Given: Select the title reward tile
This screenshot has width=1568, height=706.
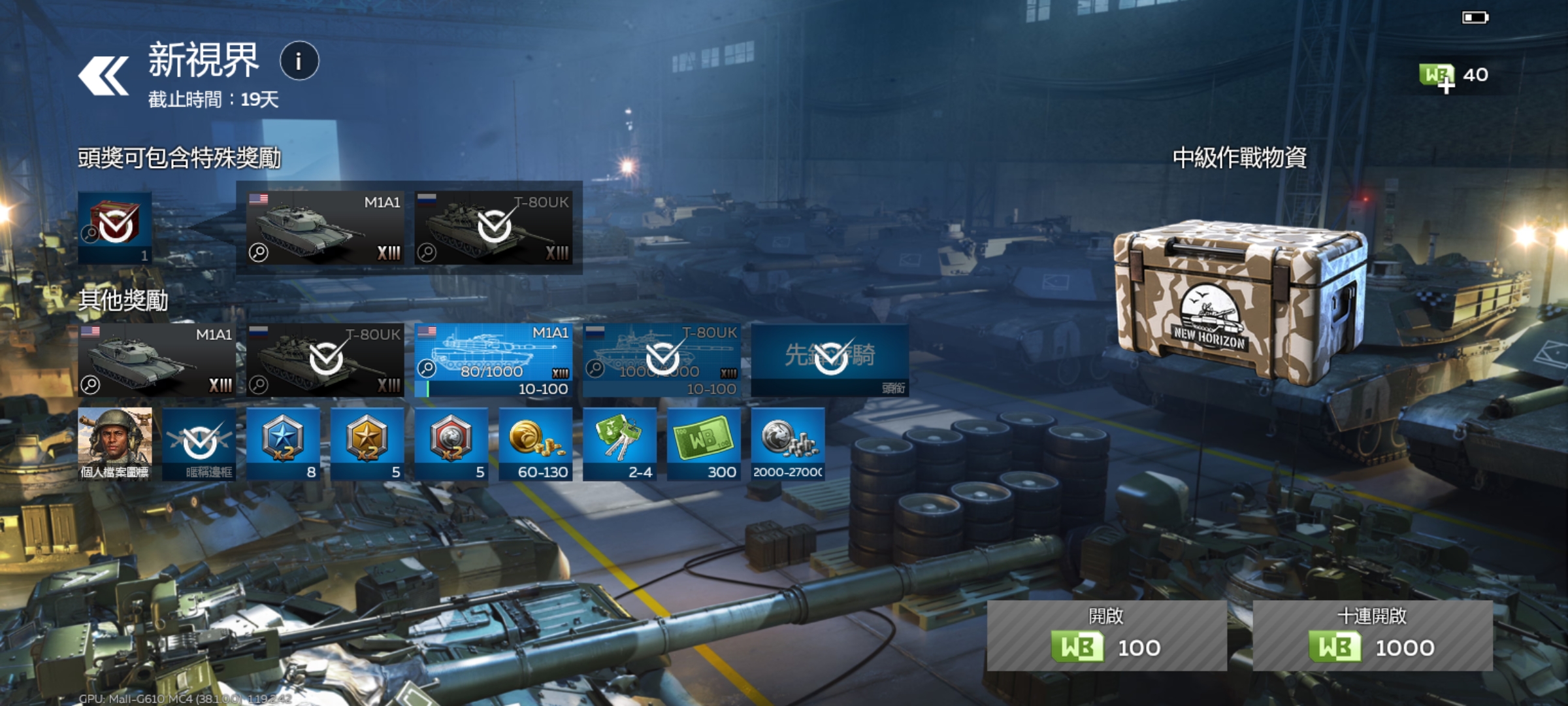Looking at the screenshot, I should tap(830, 360).
